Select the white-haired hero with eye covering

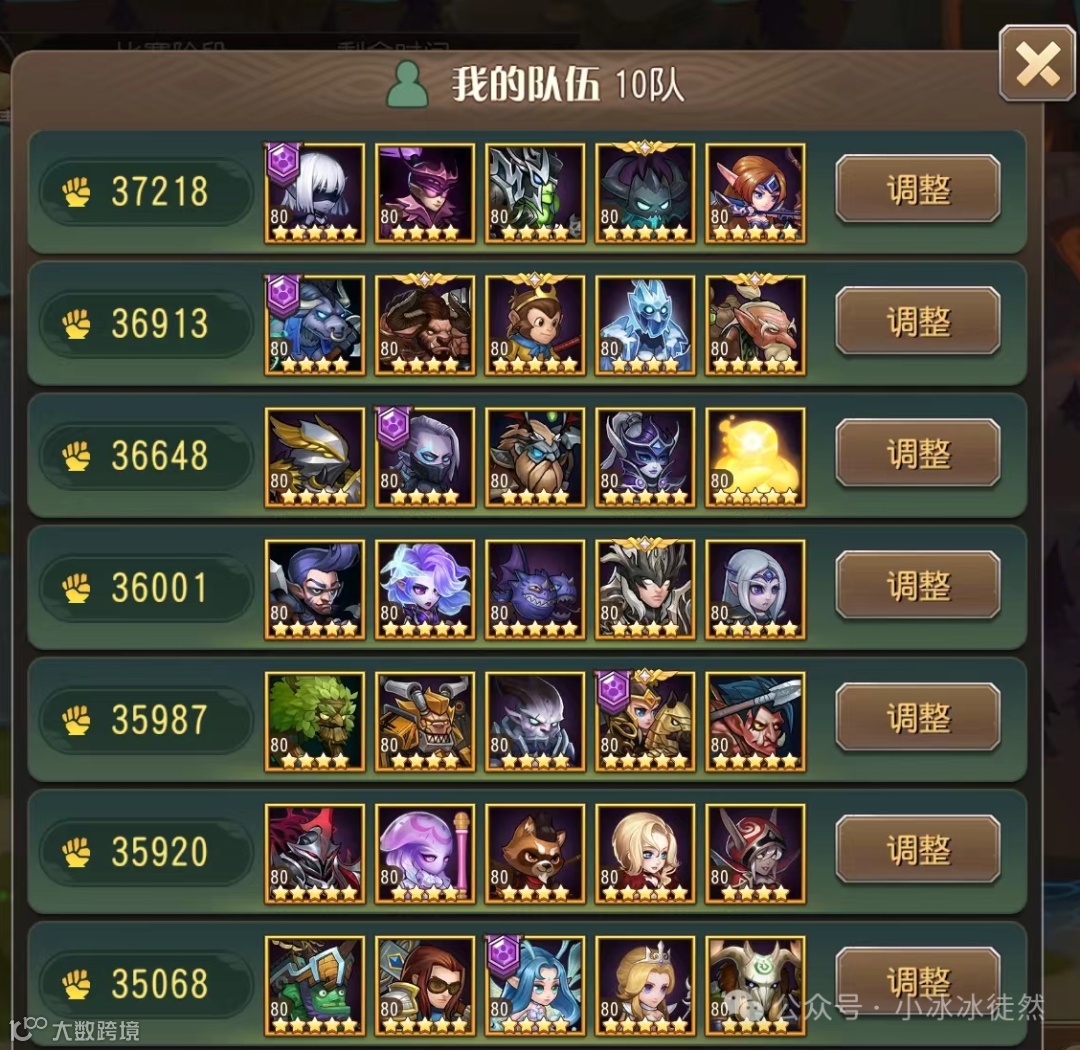315,192
